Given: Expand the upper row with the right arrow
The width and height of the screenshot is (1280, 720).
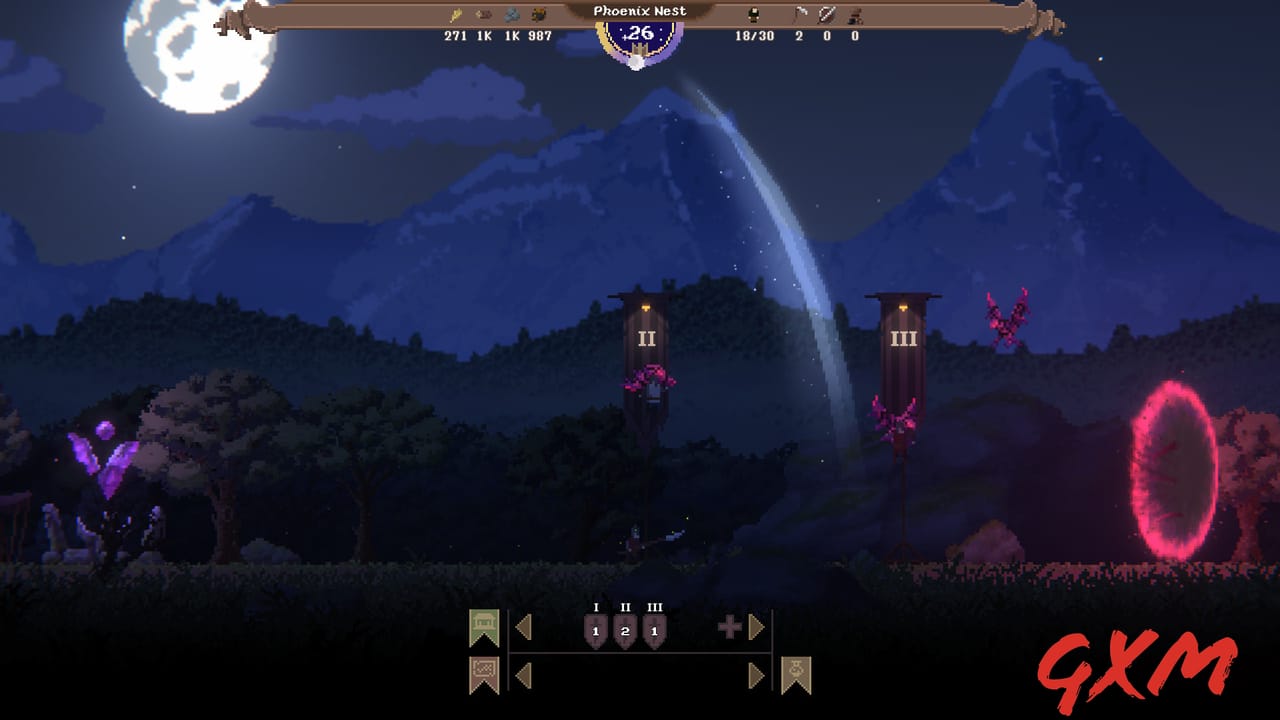Looking at the screenshot, I should [x=757, y=627].
